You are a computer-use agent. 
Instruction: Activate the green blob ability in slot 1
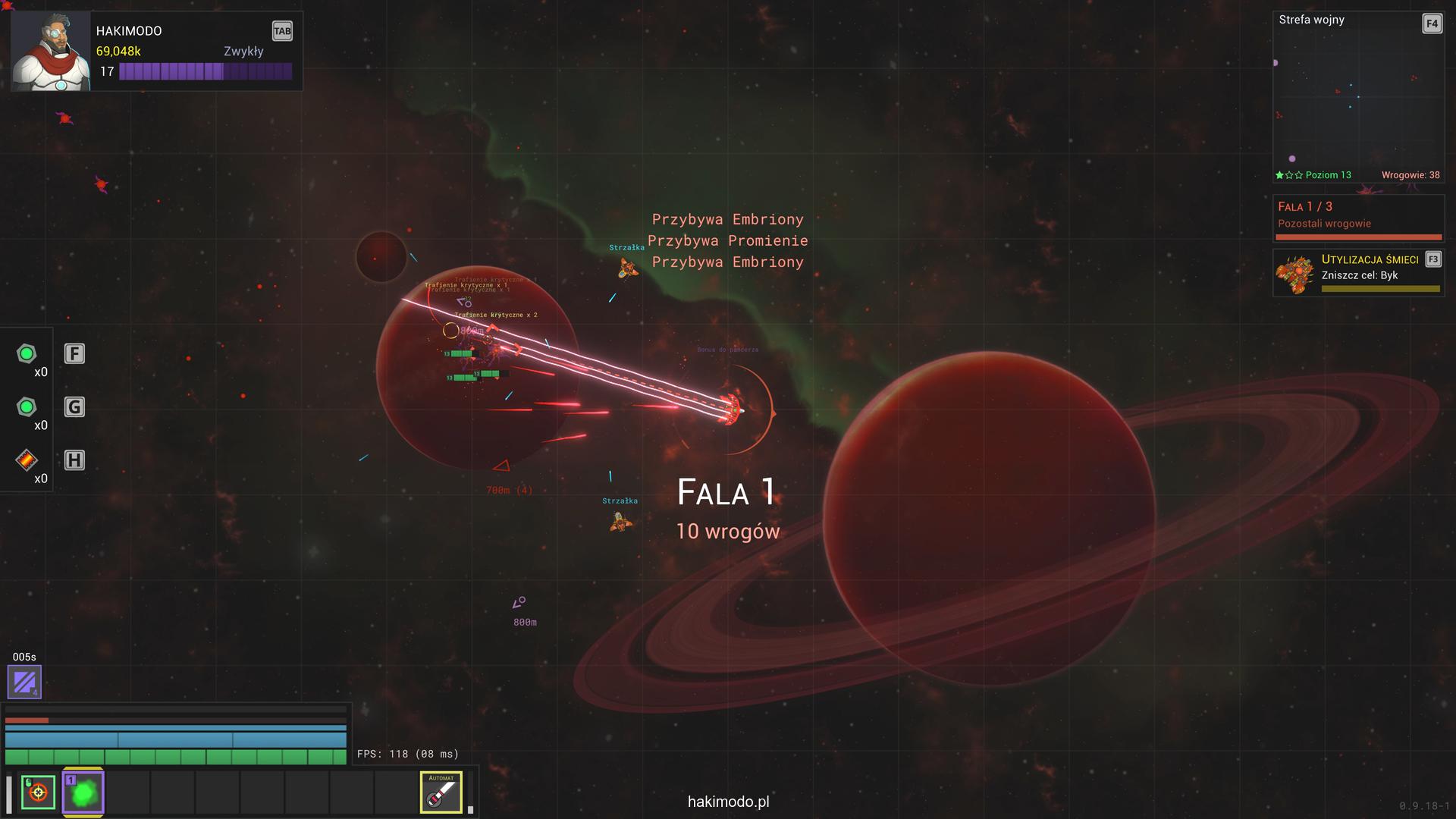[83, 792]
